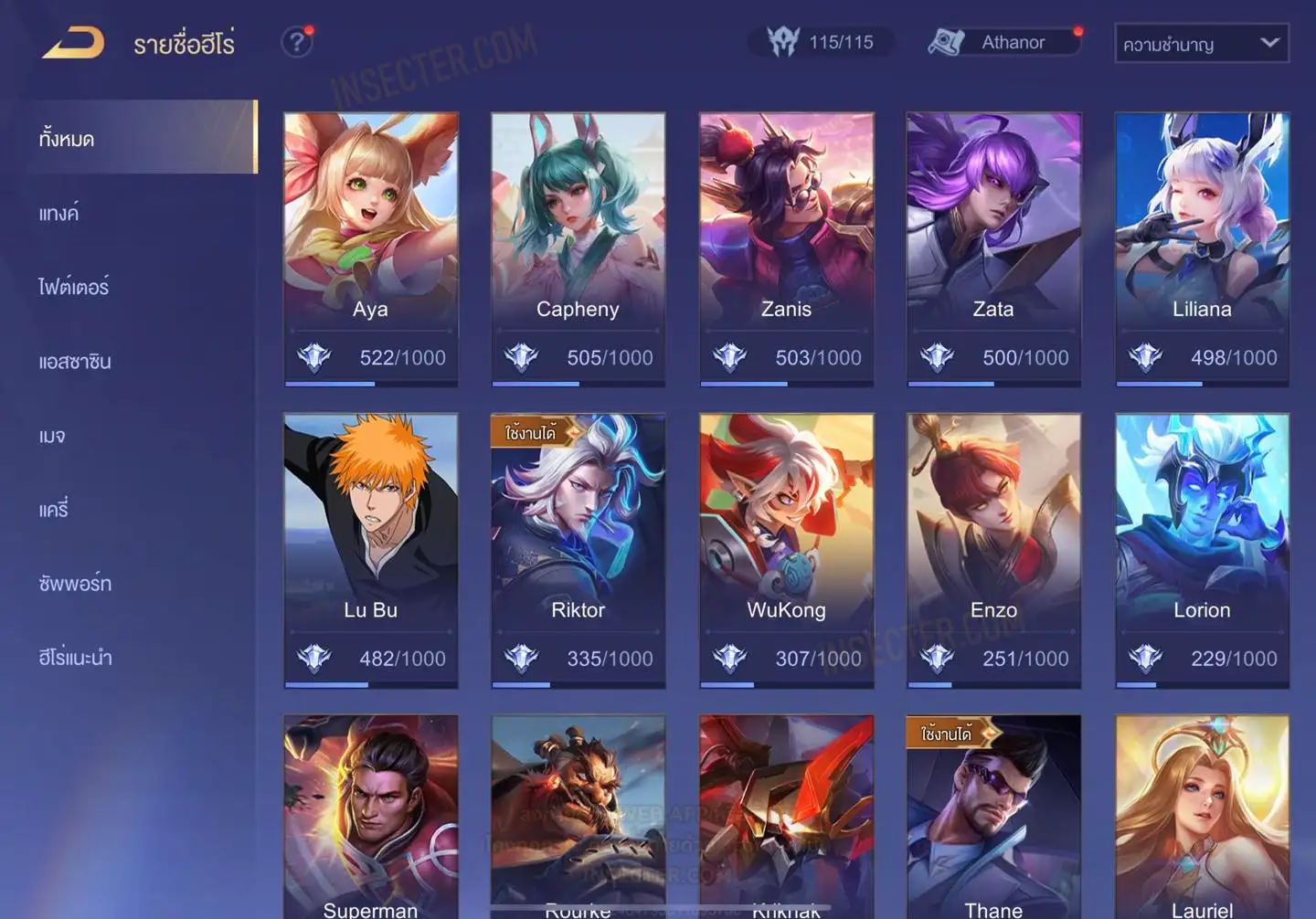Switch to the แทงค์ tab
1316x919 pixels.
[59, 213]
